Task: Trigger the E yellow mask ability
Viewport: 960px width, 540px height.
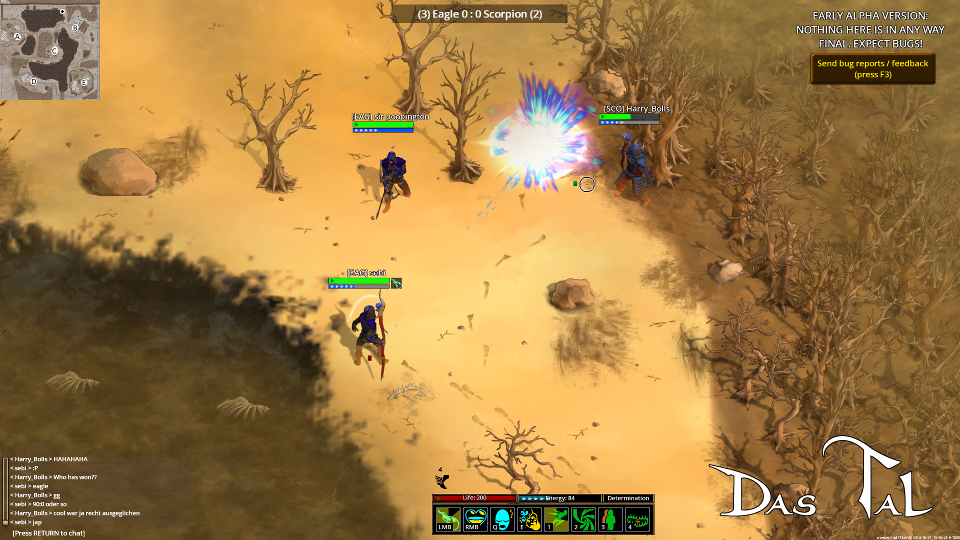Action: pos(528,519)
